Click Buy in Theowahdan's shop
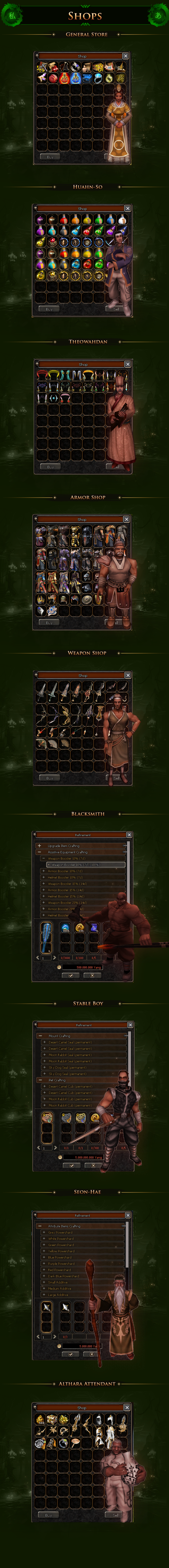The height and width of the screenshot is (1568, 169). pos(50,467)
